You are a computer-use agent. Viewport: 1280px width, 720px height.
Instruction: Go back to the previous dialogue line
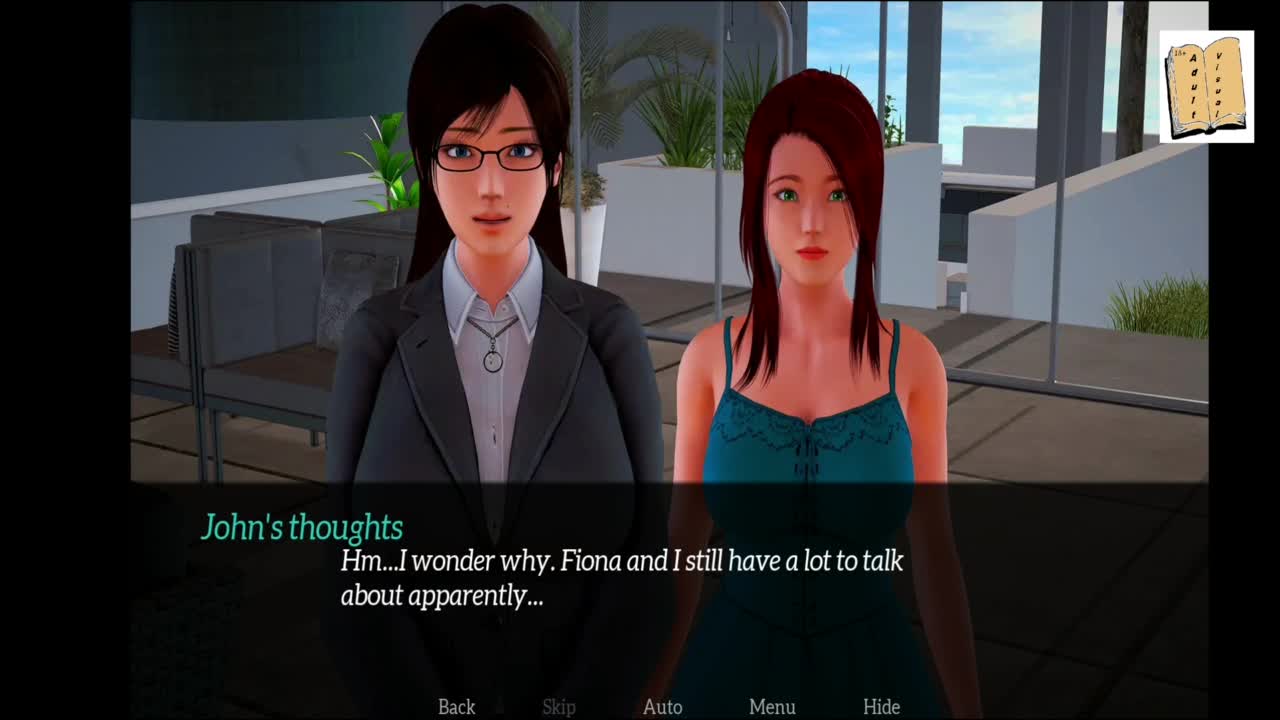pos(456,707)
